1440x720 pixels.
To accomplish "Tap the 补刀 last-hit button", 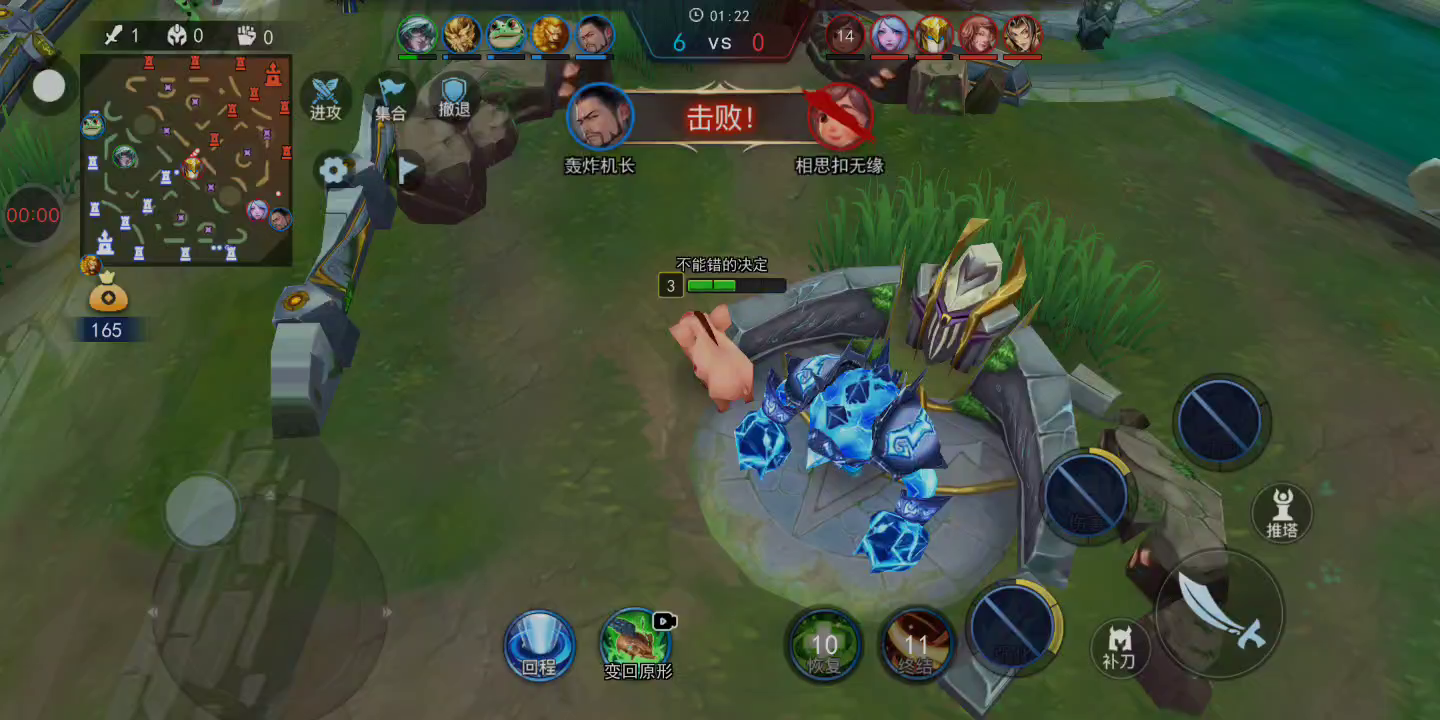I will click(1120, 647).
